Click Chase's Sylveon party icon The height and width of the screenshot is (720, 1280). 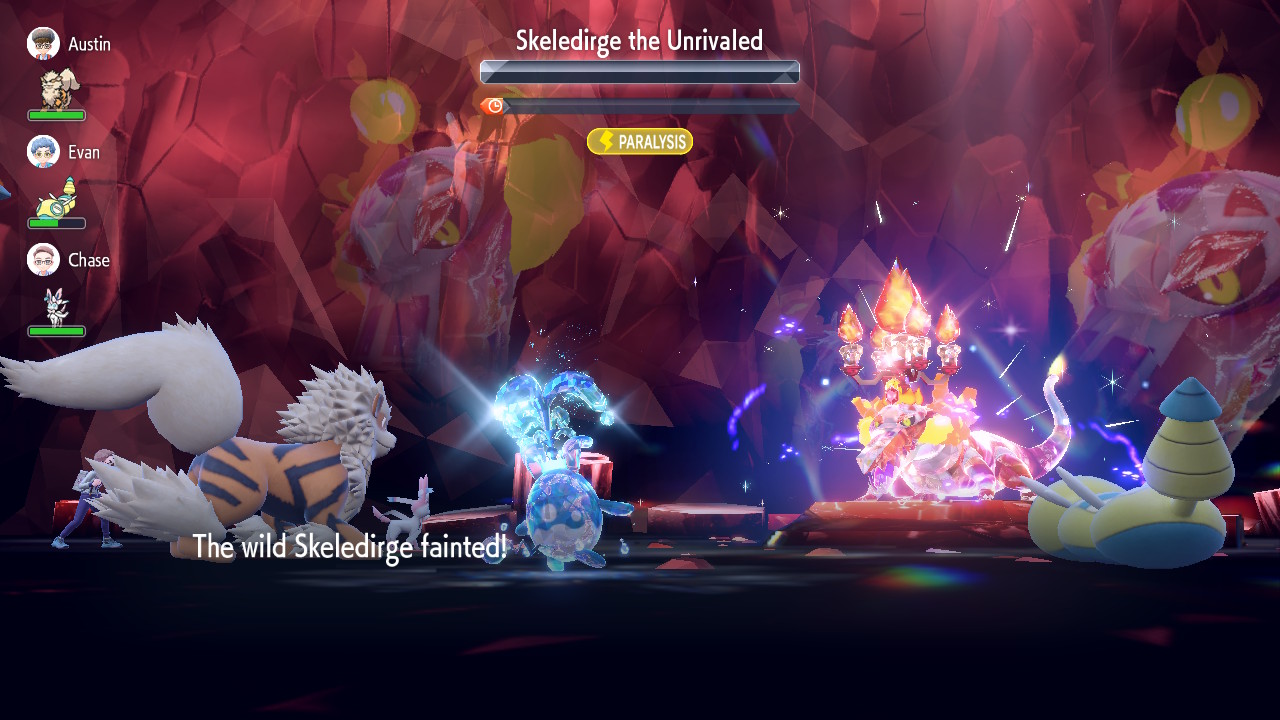(x=55, y=306)
